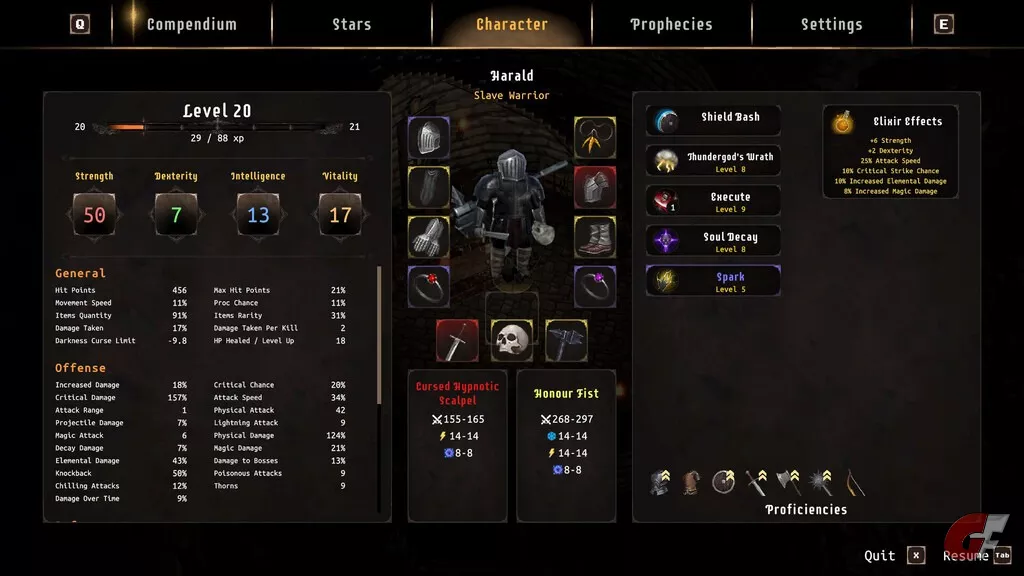Go to the Prophecies tab
This screenshot has height=576, width=1024.
(671, 24)
